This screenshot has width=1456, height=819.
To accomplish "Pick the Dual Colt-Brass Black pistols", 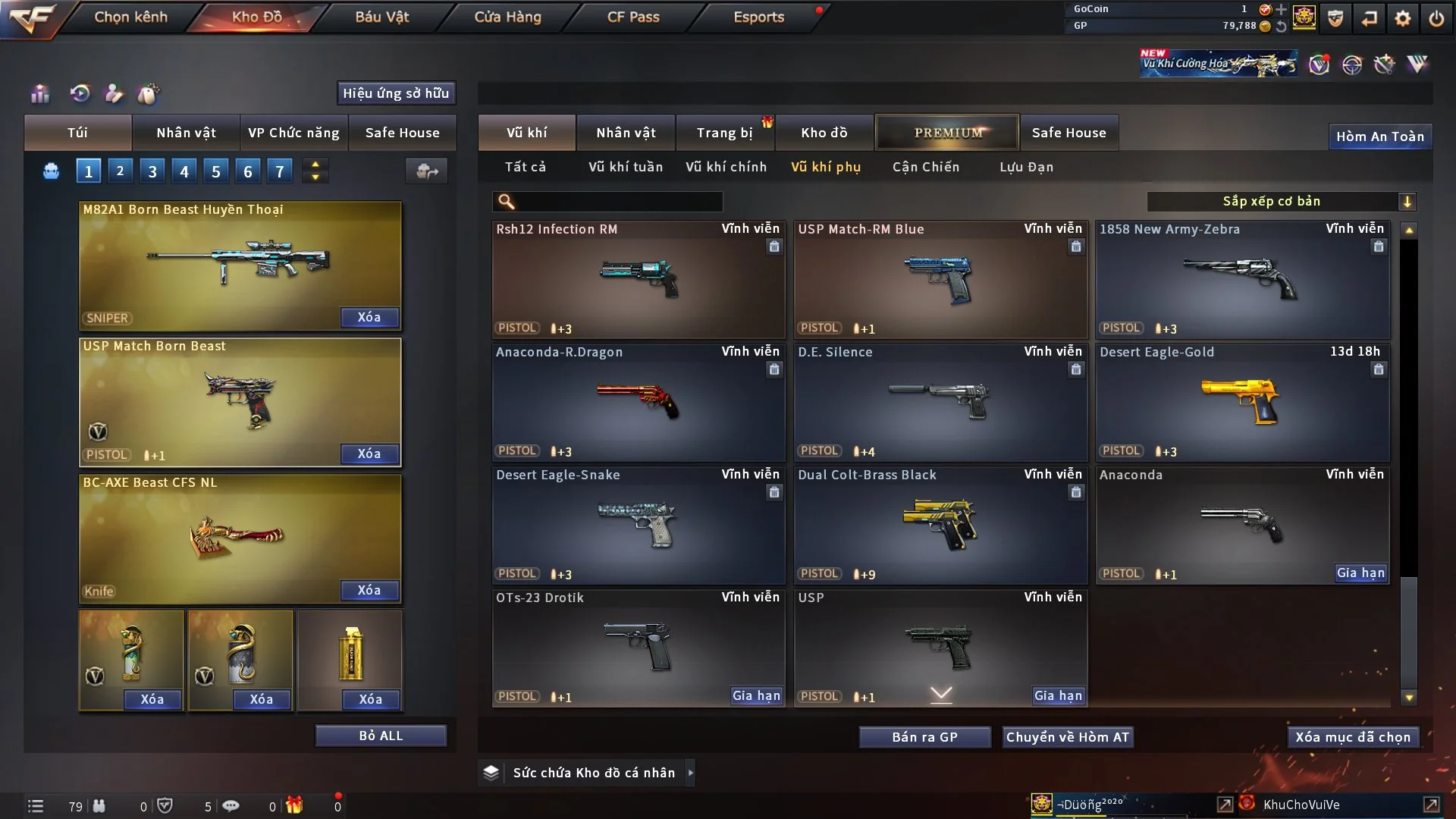I will [x=940, y=525].
